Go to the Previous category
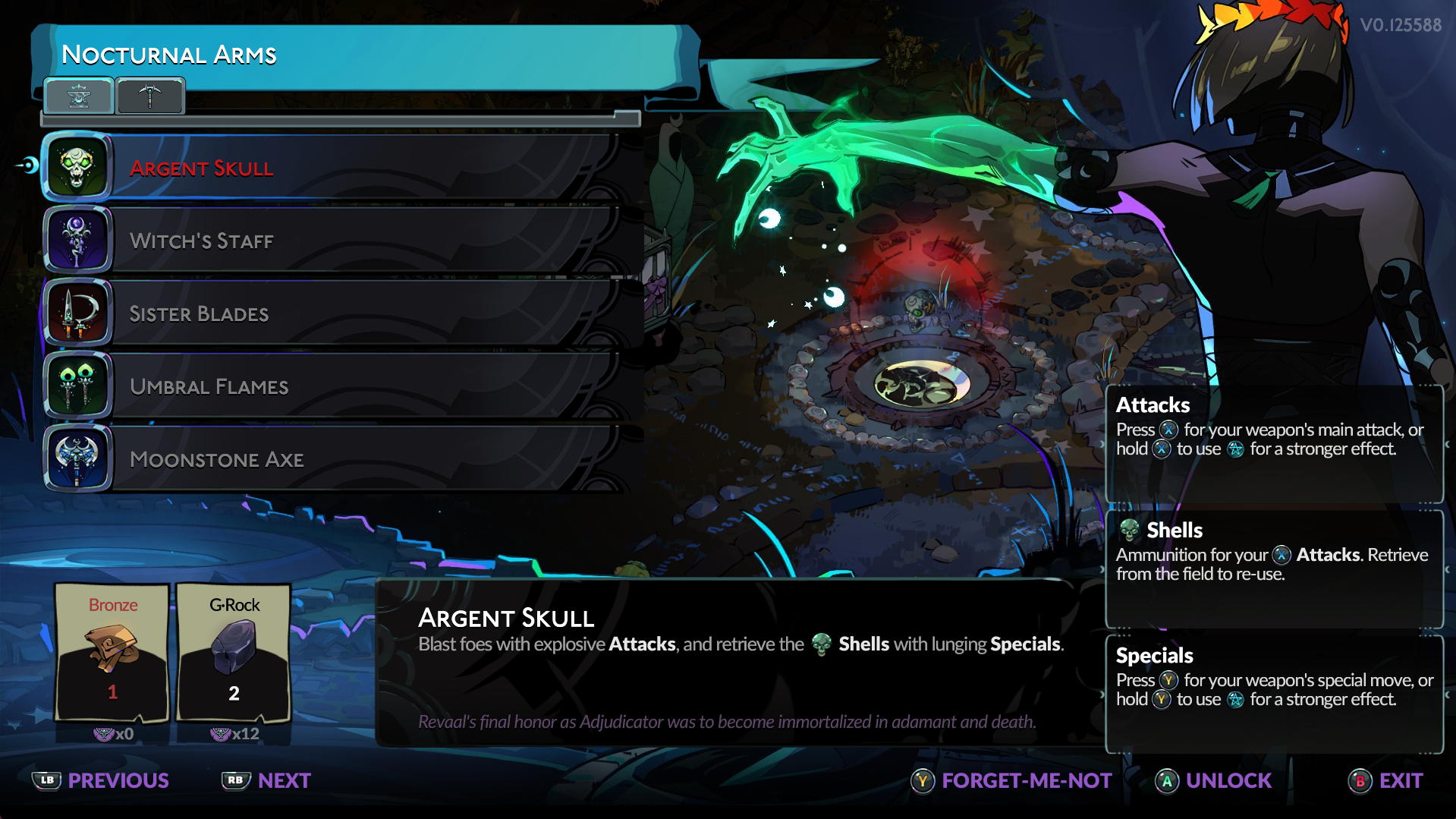This screenshot has height=819, width=1456. pyautogui.click(x=101, y=780)
